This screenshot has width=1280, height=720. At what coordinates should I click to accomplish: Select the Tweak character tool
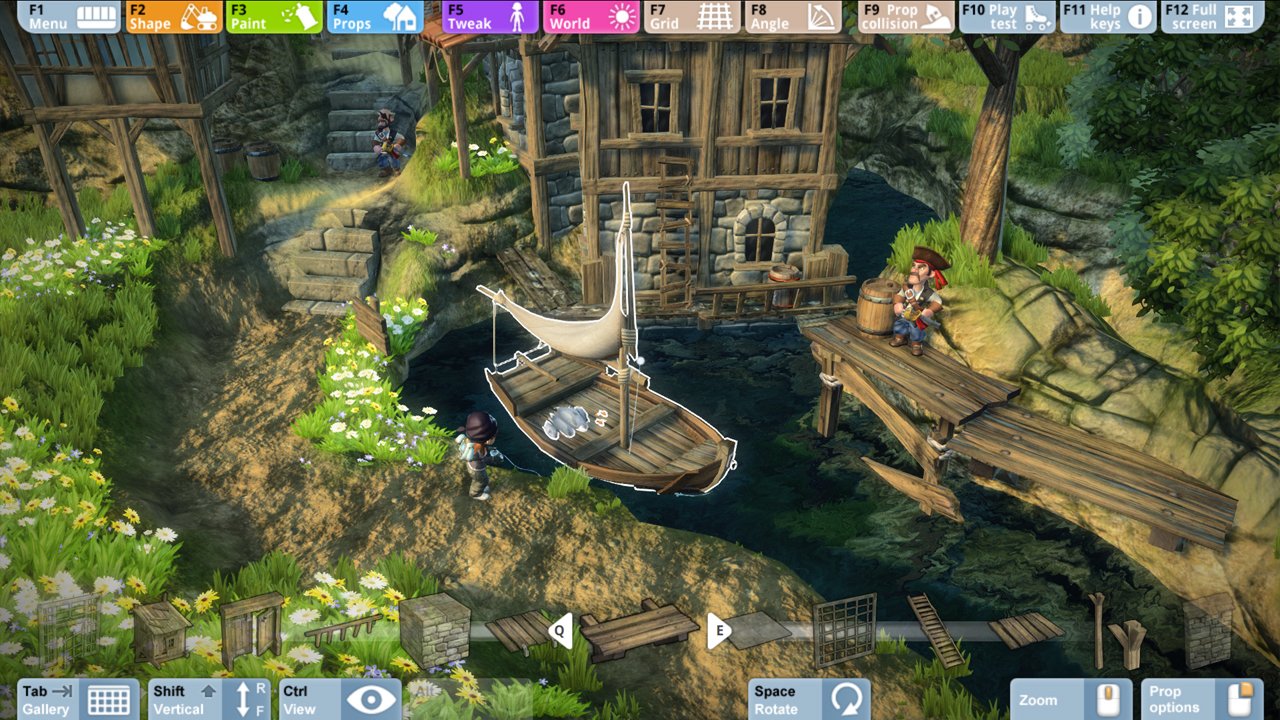(x=489, y=15)
